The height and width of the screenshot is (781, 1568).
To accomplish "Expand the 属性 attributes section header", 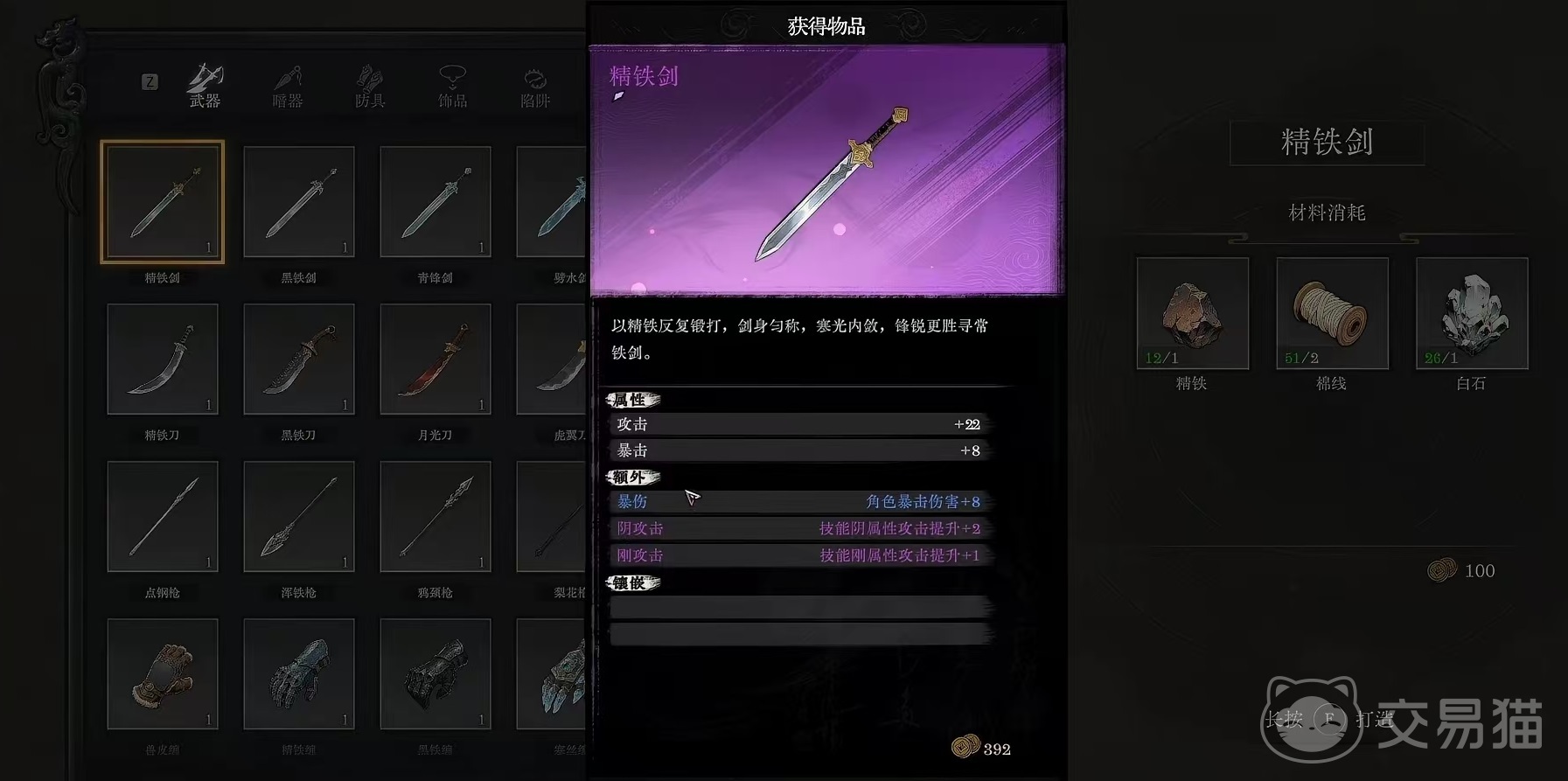I will [x=631, y=401].
